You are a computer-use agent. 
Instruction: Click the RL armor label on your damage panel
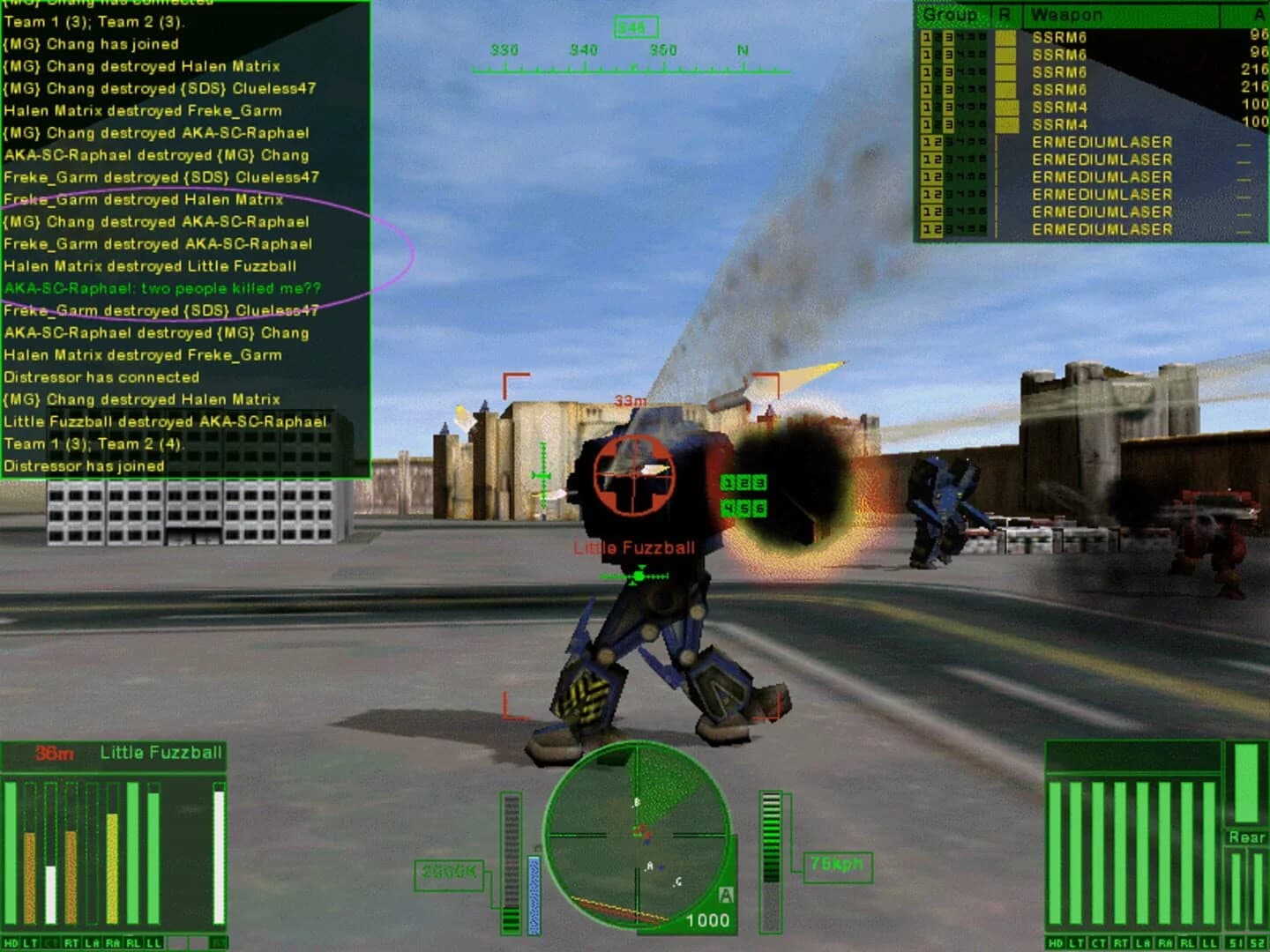click(x=1186, y=942)
